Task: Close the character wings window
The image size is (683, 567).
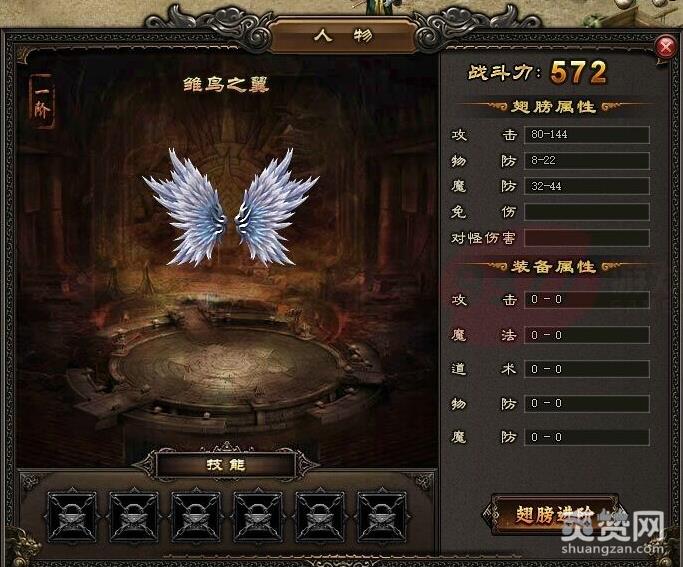Action: (666, 47)
